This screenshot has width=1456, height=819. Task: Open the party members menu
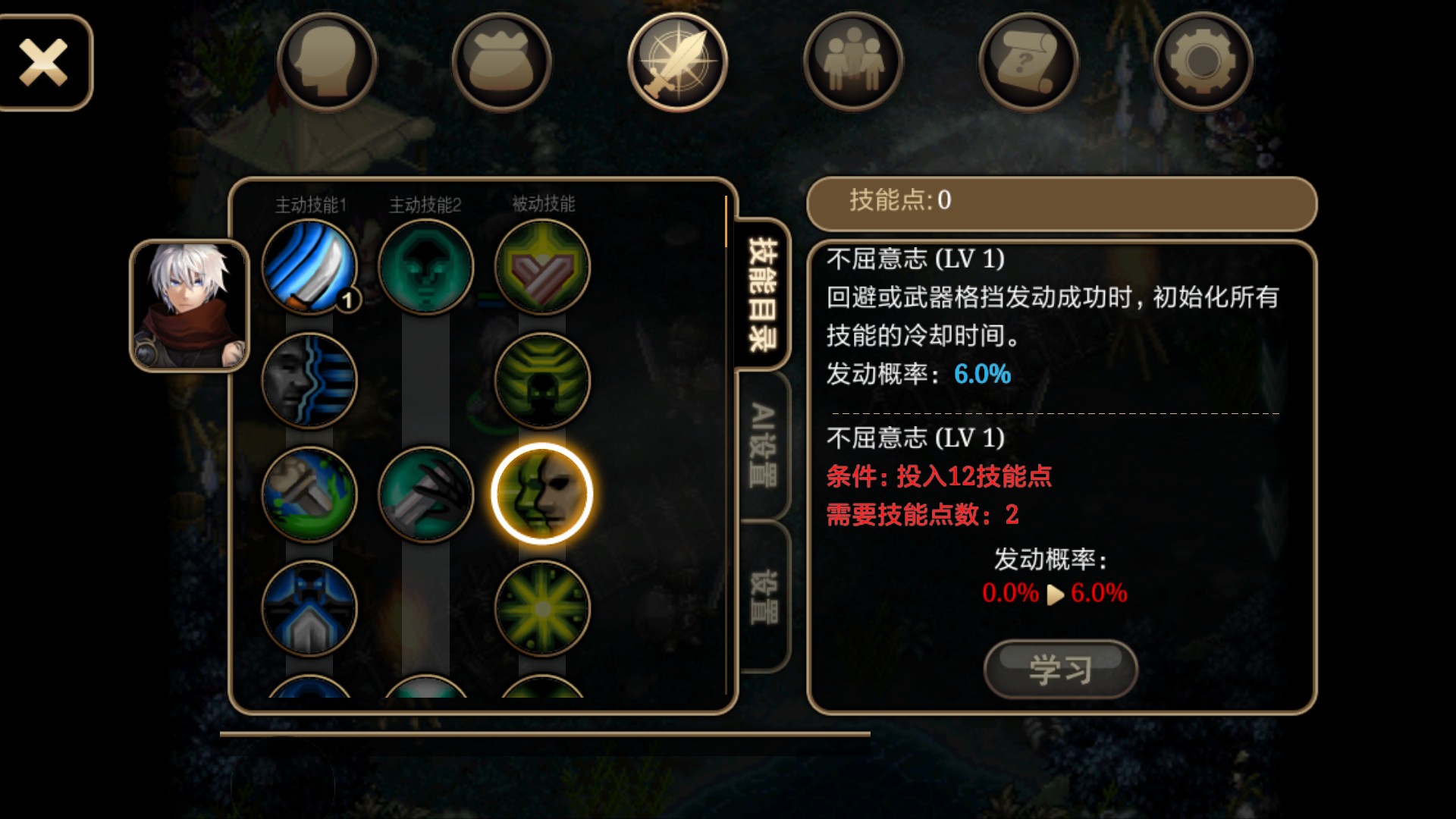click(x=852, y=63)
